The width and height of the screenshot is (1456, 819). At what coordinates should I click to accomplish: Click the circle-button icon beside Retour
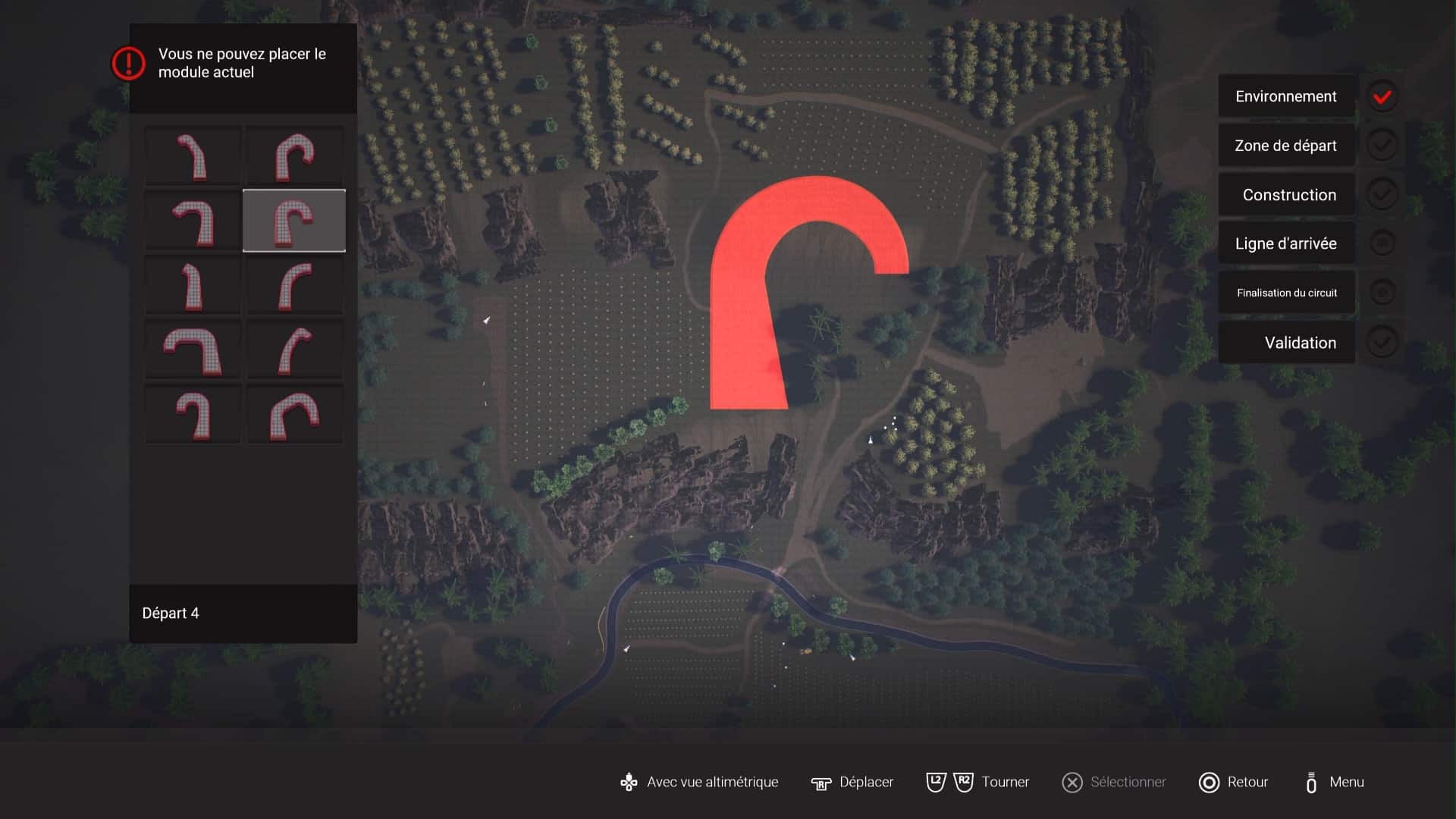1208,782
